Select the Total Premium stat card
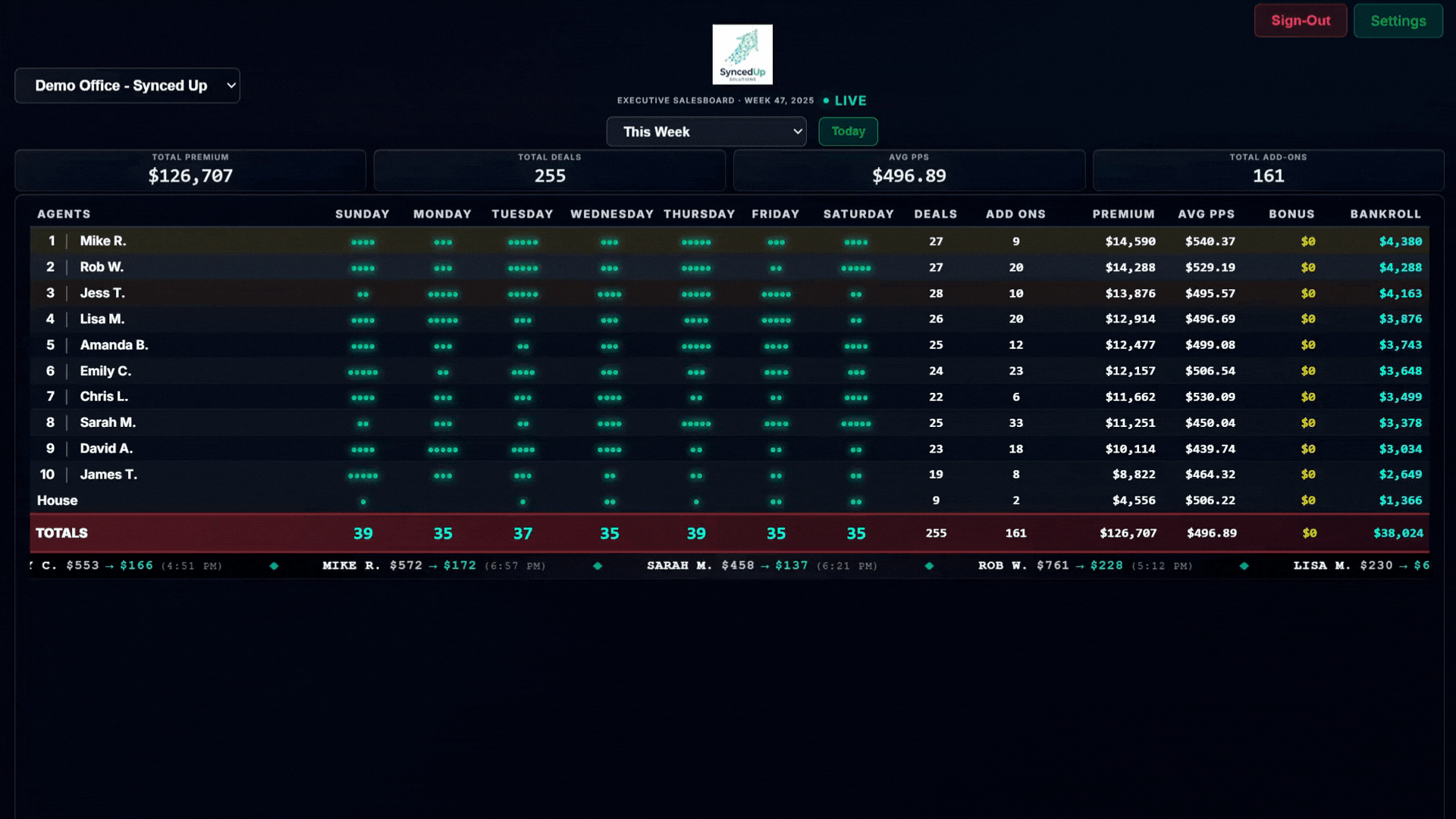Viewport: 1456px width, 819px height. [190, 170]
